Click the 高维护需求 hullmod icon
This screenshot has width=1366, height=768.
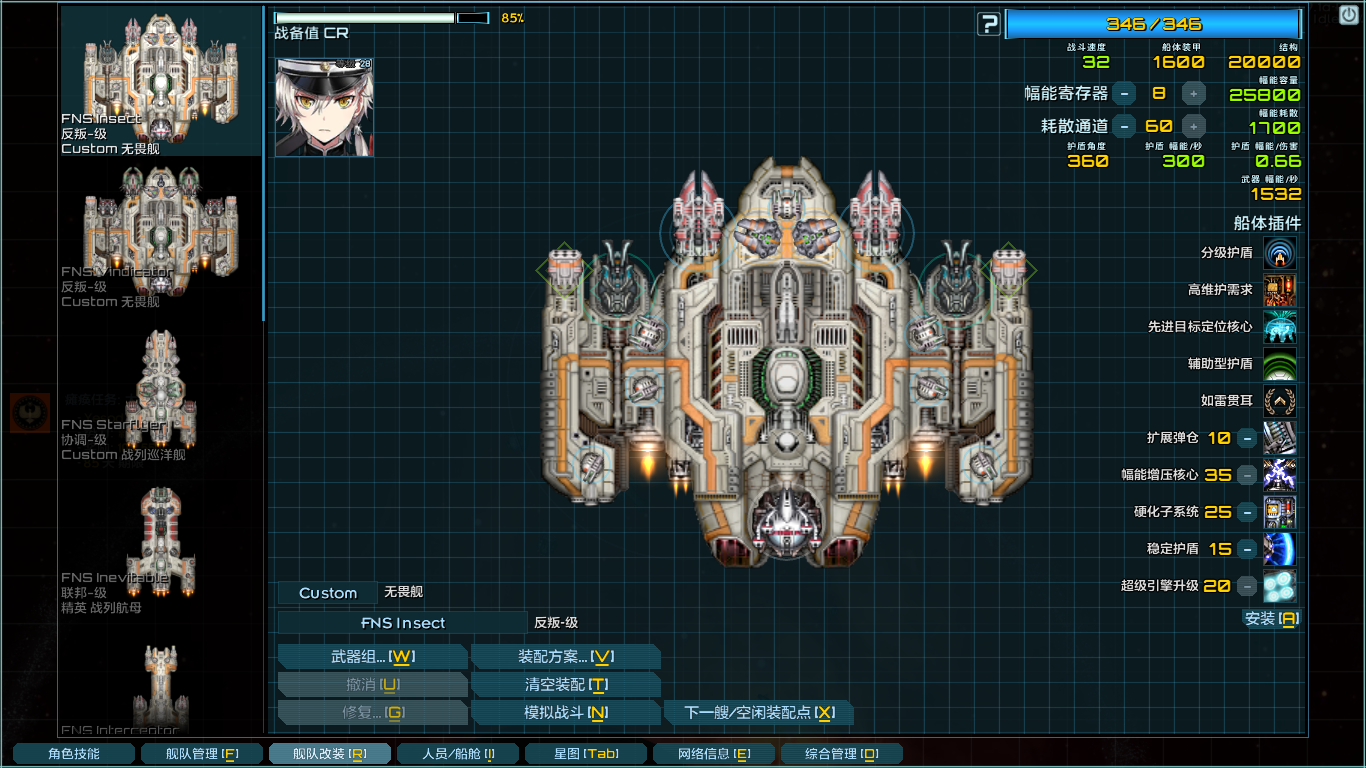click(x=1280, y=290)
